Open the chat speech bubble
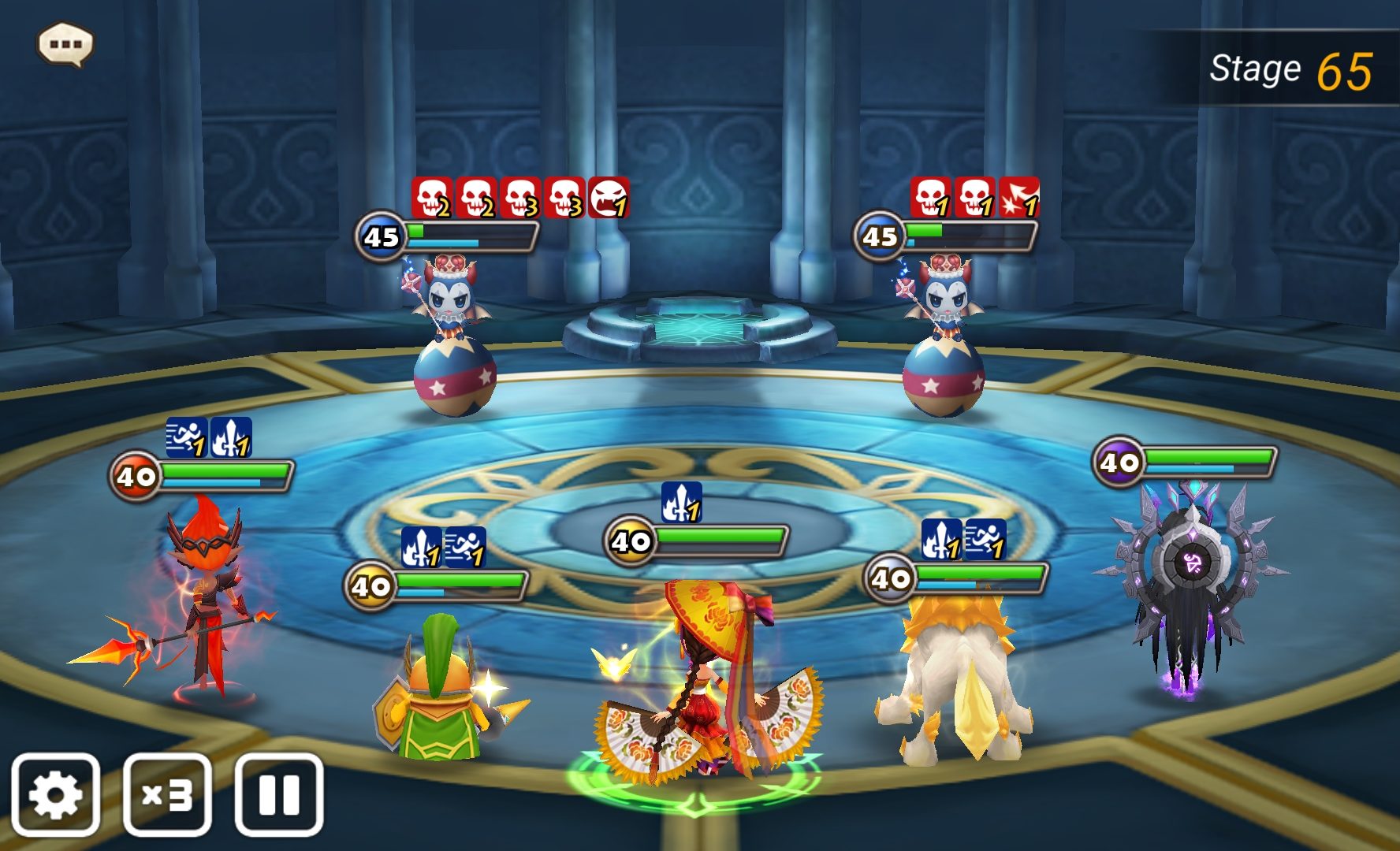The width and height of the screenshot is (1400, 851). click(65, 44)
